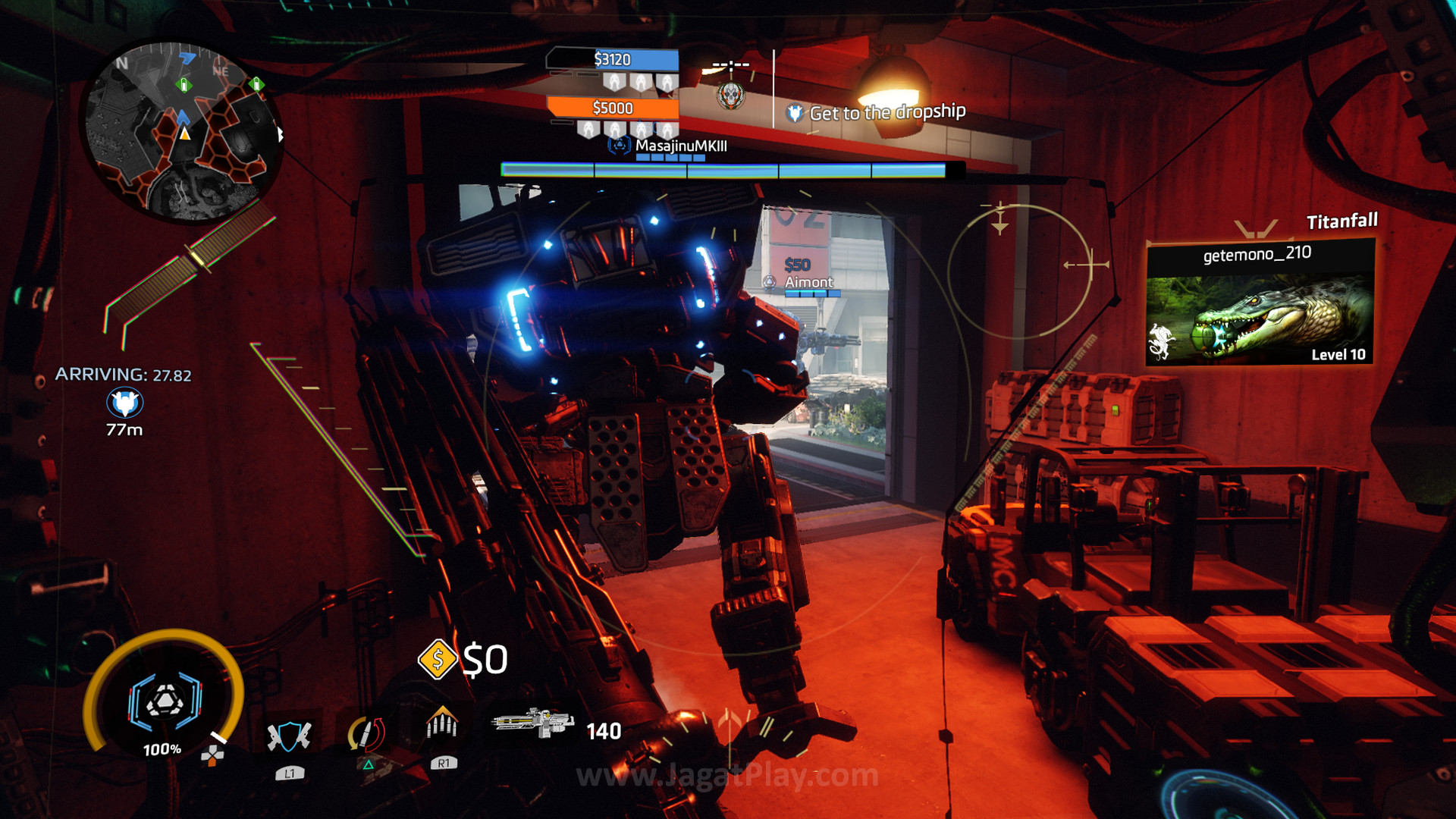Activate the sword core ability icon

click(x=367, y=734)
